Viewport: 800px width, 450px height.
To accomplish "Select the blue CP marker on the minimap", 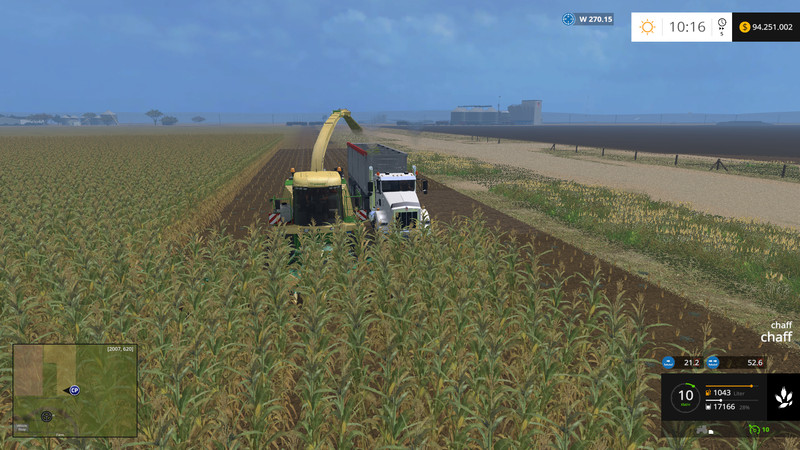I will click(x=74, y=390).
